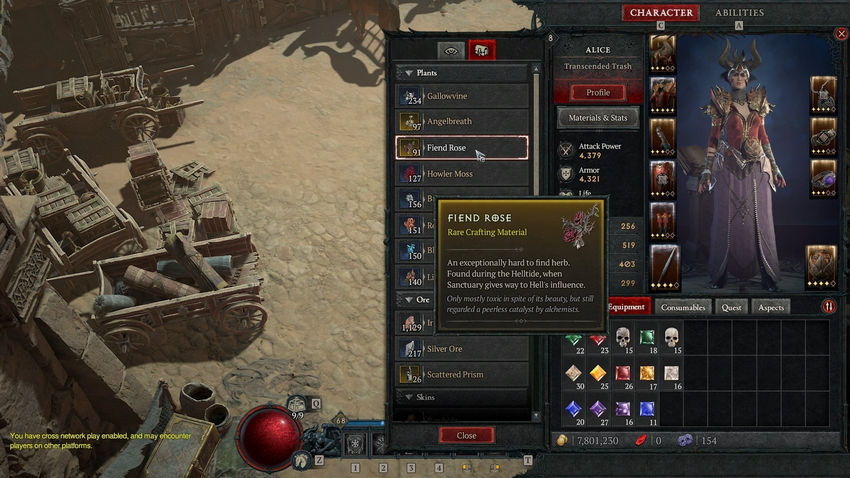Select Gallowvine in the plants list
This screenshot has height=478, width=850.
462,96
